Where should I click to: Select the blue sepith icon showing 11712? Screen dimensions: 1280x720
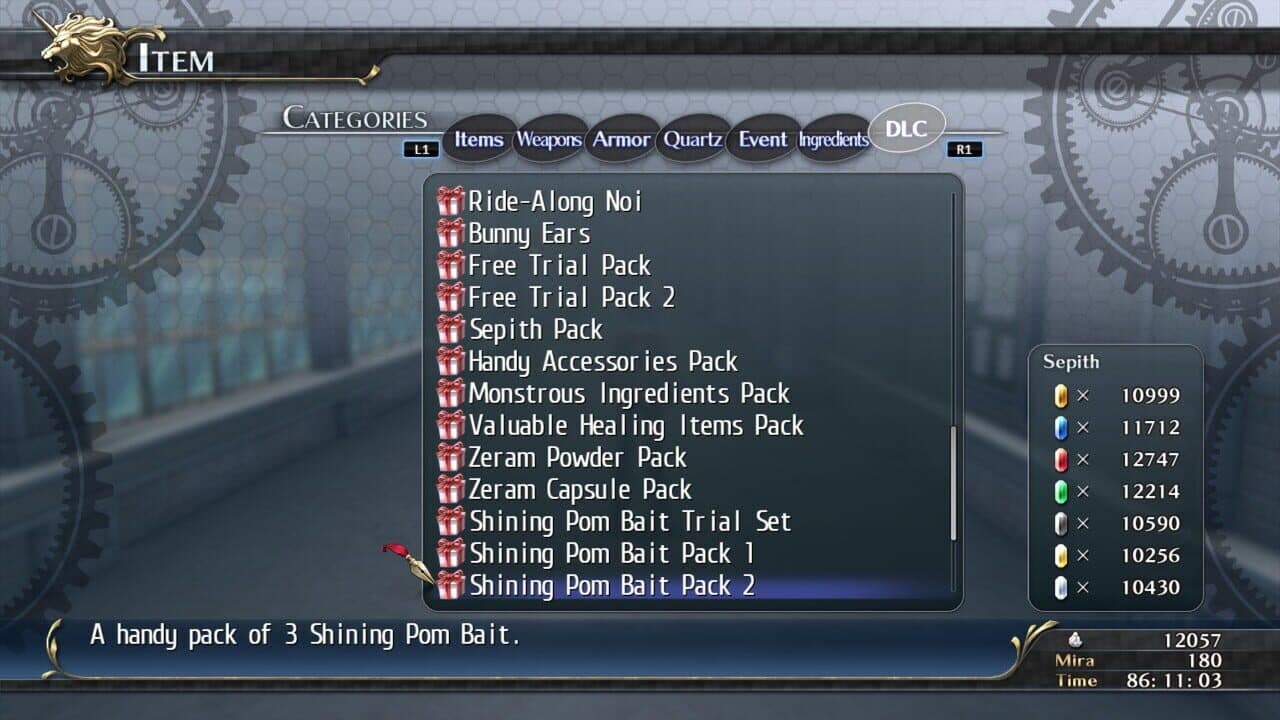(1062, 427)
